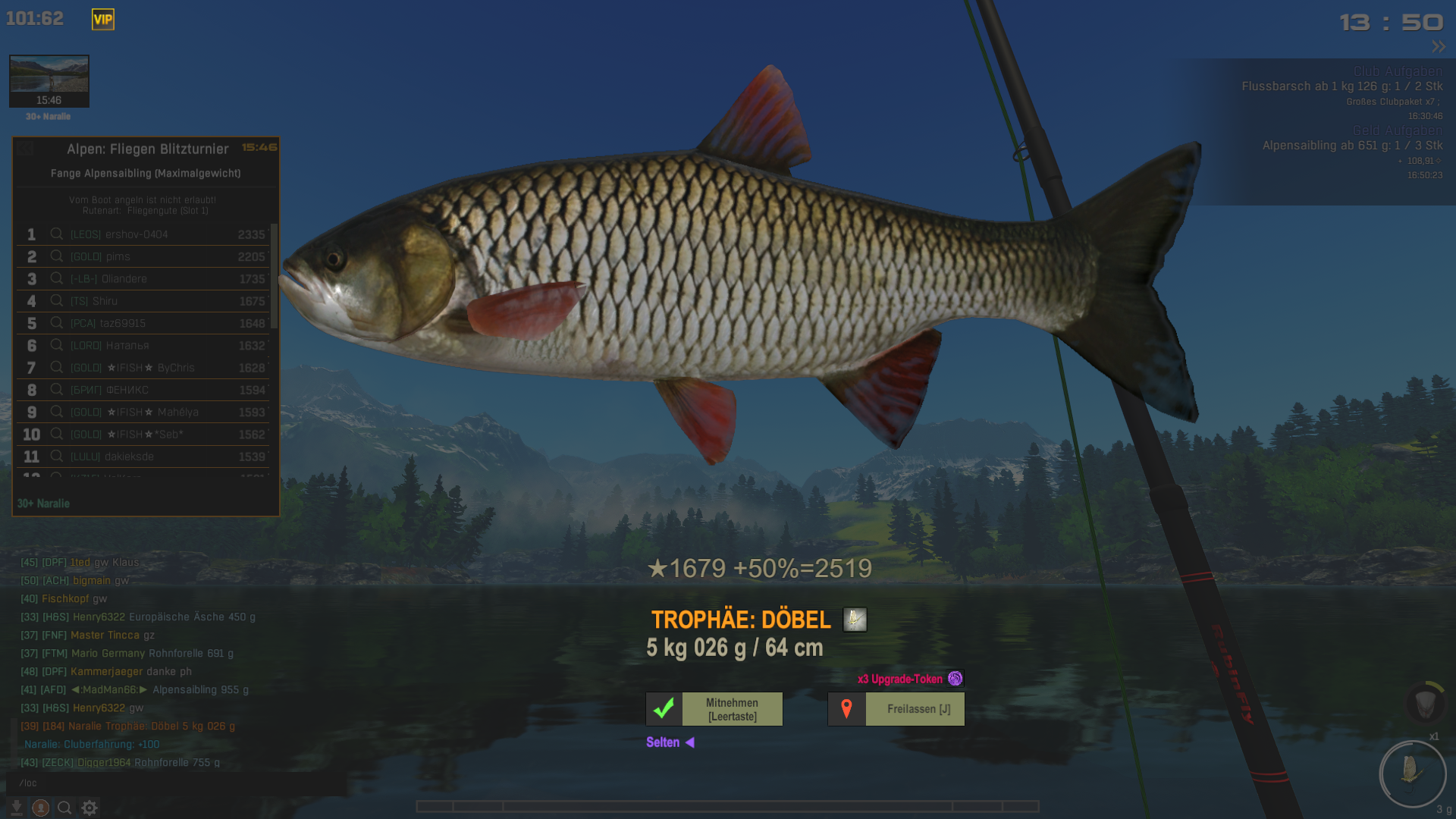The image size is (1456, 819).
Task: Inspect ershov-0404 via the magnifier icon
Action: coord(57,234)
